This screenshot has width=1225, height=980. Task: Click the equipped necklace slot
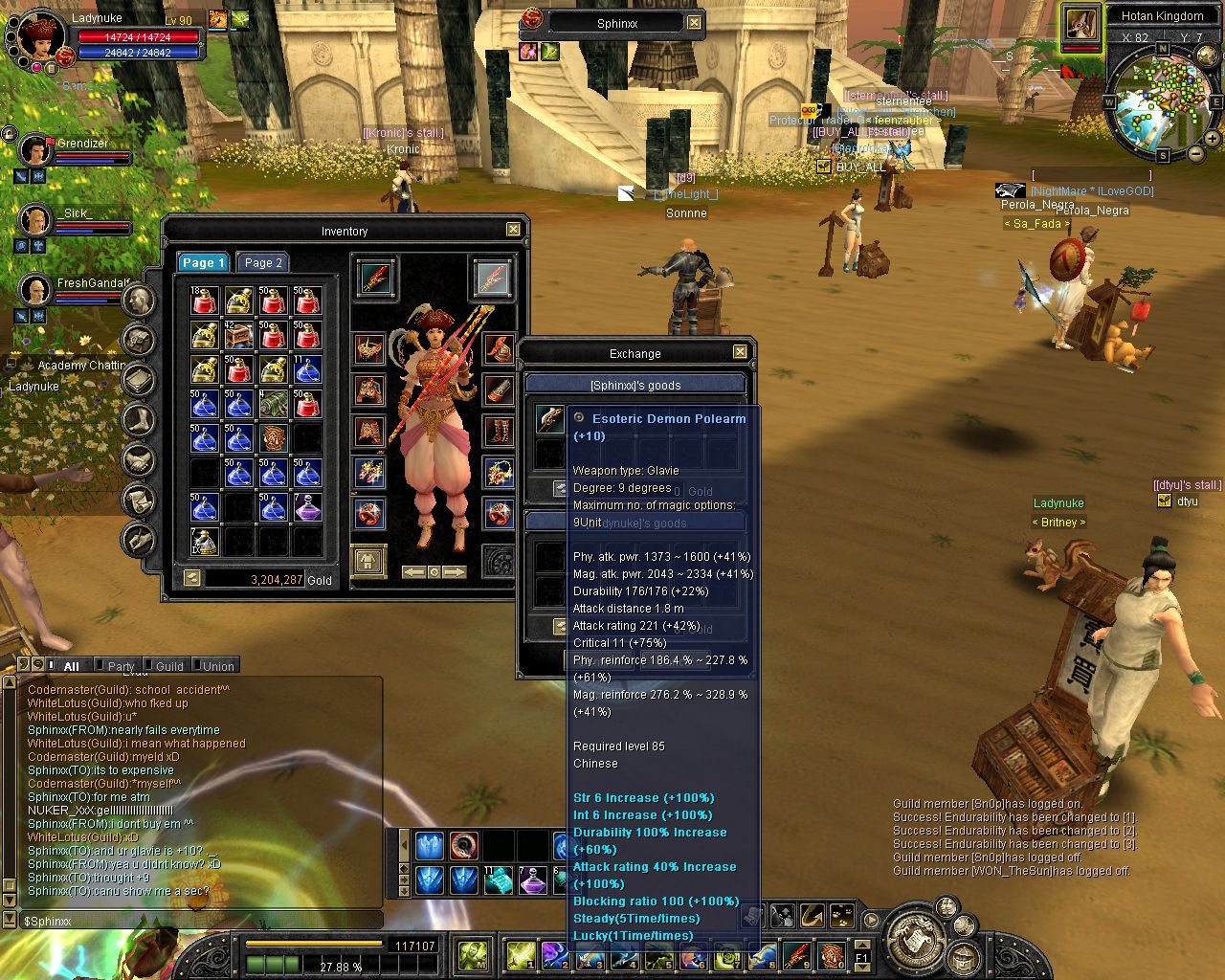499,472
